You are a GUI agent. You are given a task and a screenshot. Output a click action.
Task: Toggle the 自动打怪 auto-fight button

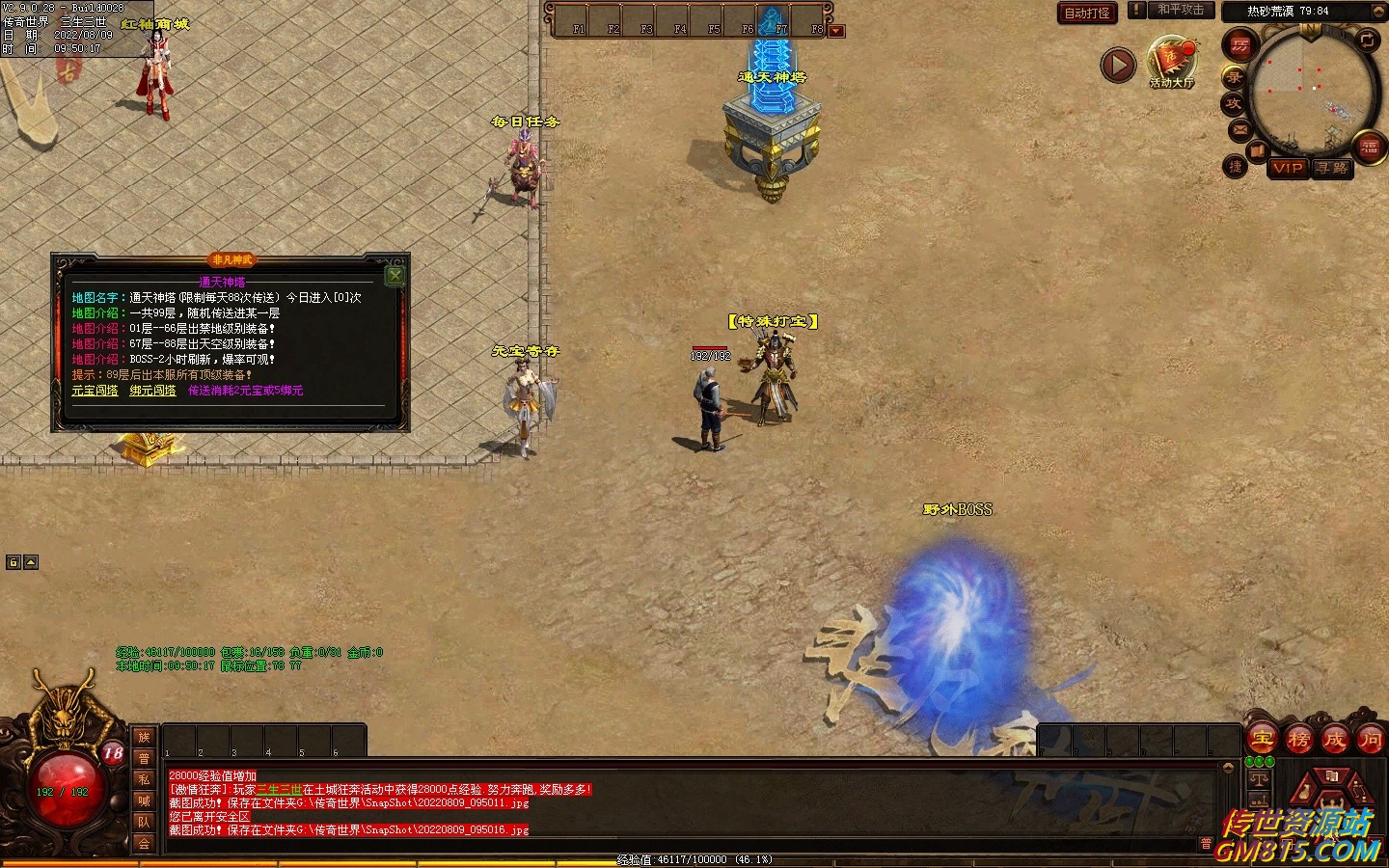(1087, 13)
